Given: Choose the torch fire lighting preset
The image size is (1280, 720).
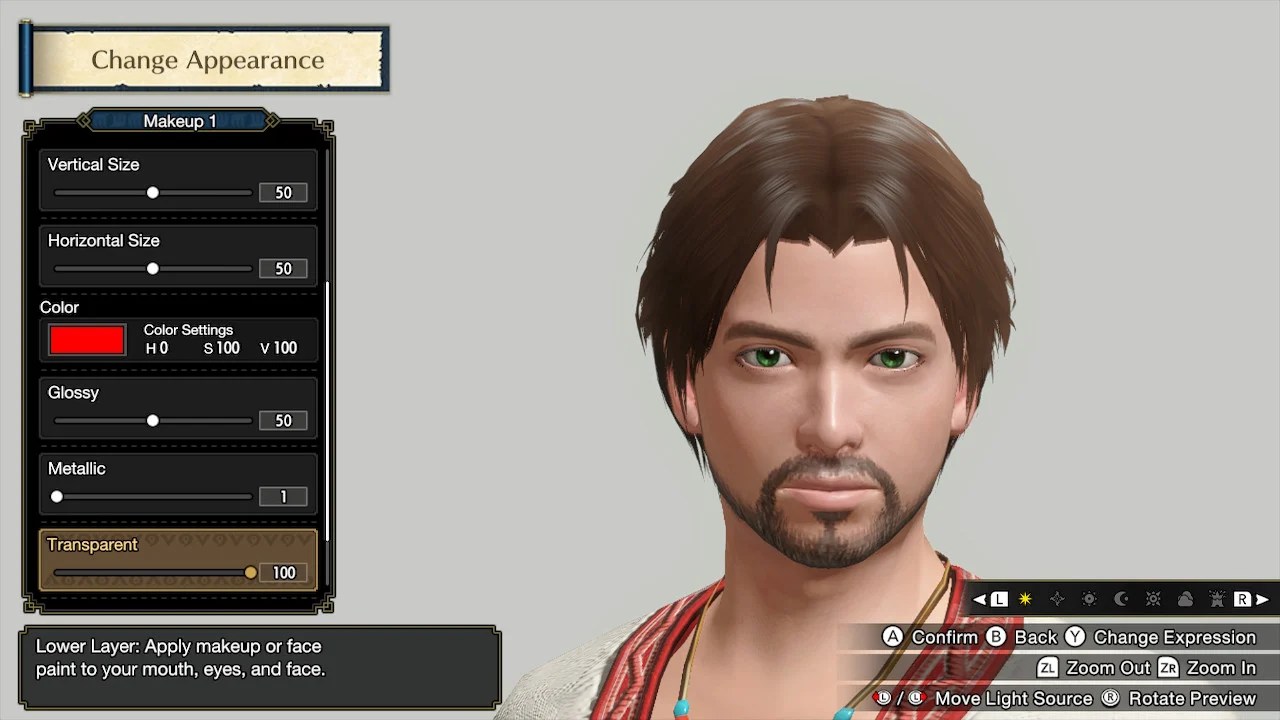Looking at the screenshot, I should pyautogui.click(x=1218, y=600).
